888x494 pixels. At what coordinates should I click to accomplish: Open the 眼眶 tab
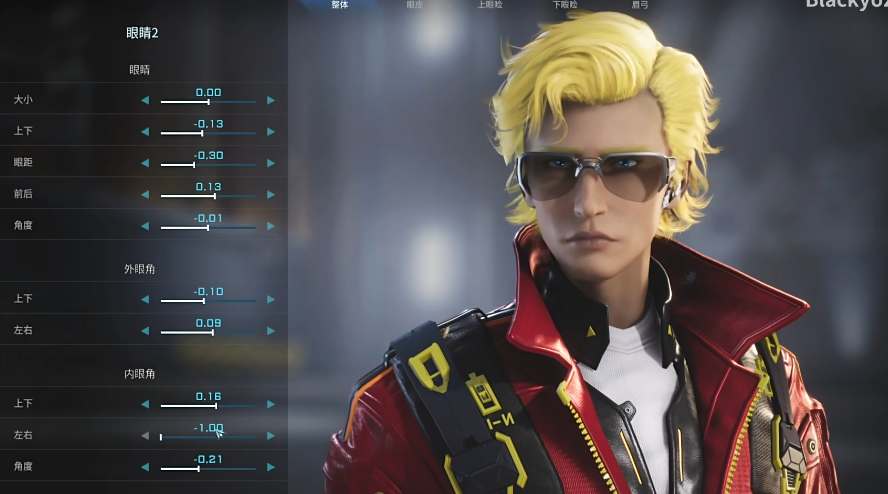coord(415,5)
